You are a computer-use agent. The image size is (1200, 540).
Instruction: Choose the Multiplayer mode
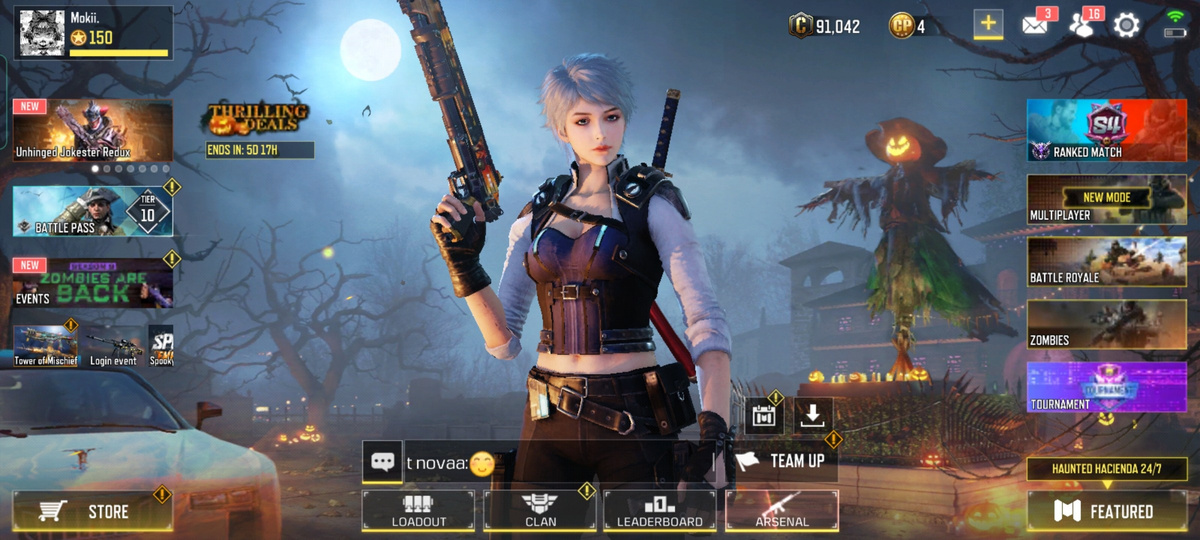click(1106, 200)
